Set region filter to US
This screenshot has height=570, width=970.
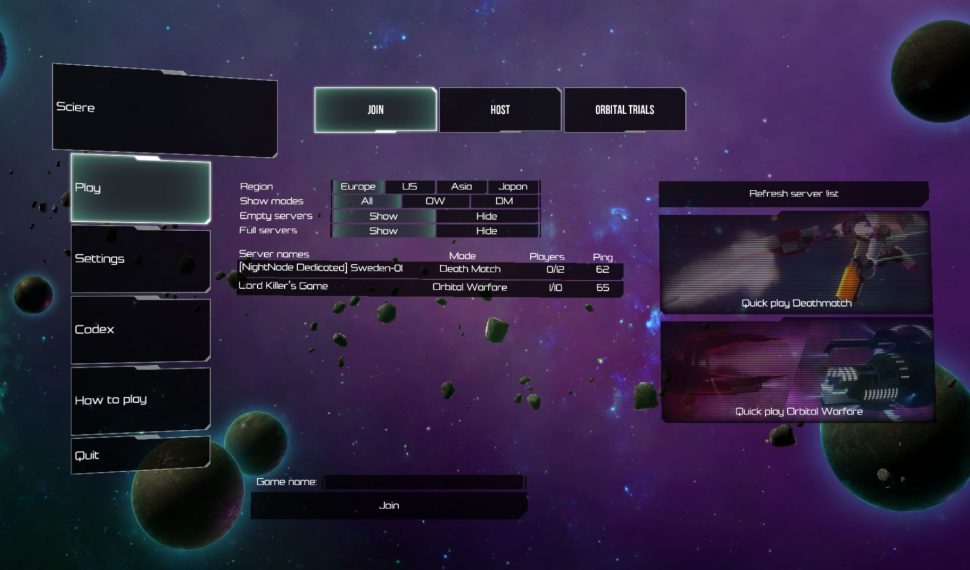[x=410, y=187]
